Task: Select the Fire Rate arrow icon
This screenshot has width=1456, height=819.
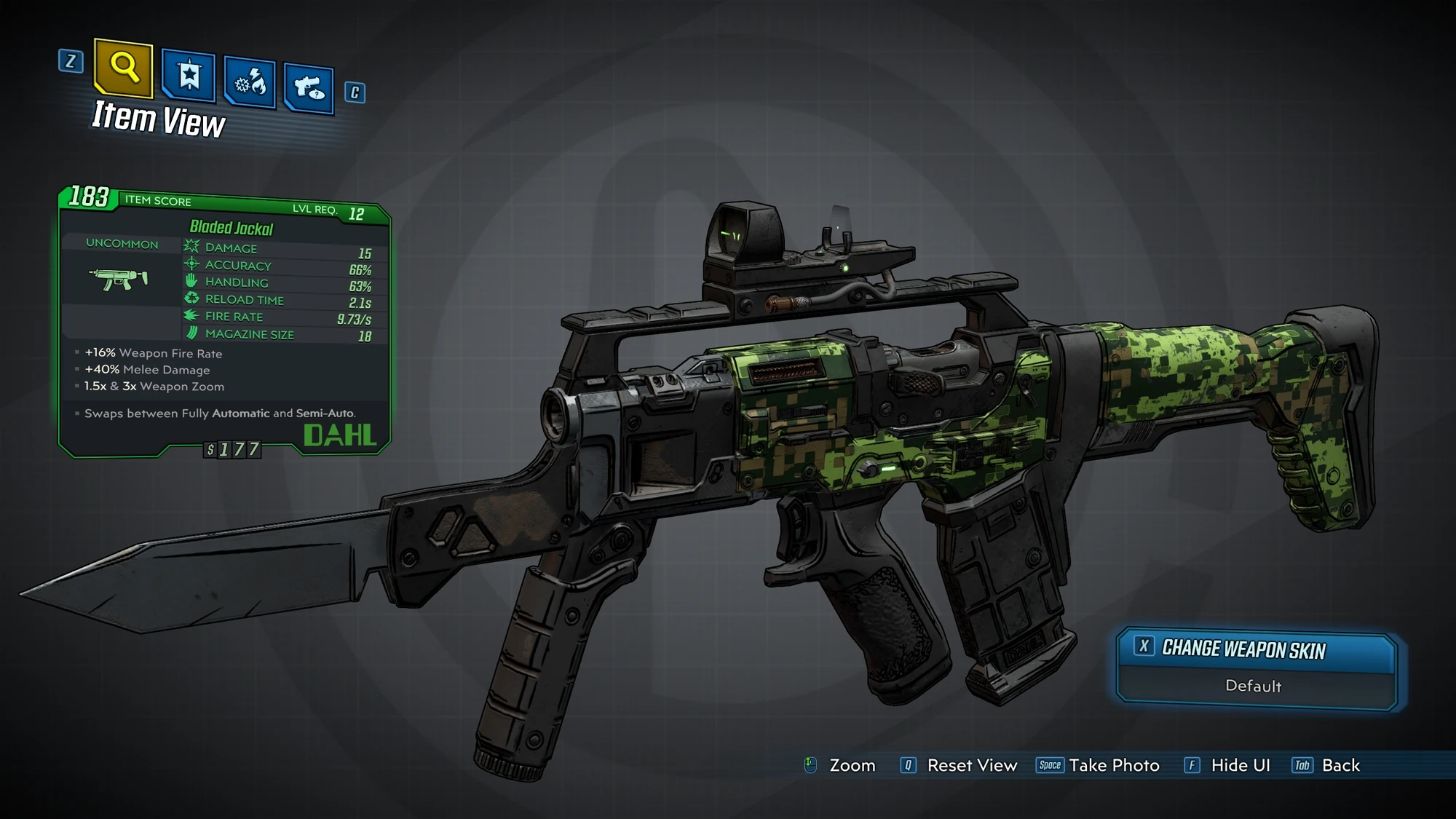Action: [191, 317]
